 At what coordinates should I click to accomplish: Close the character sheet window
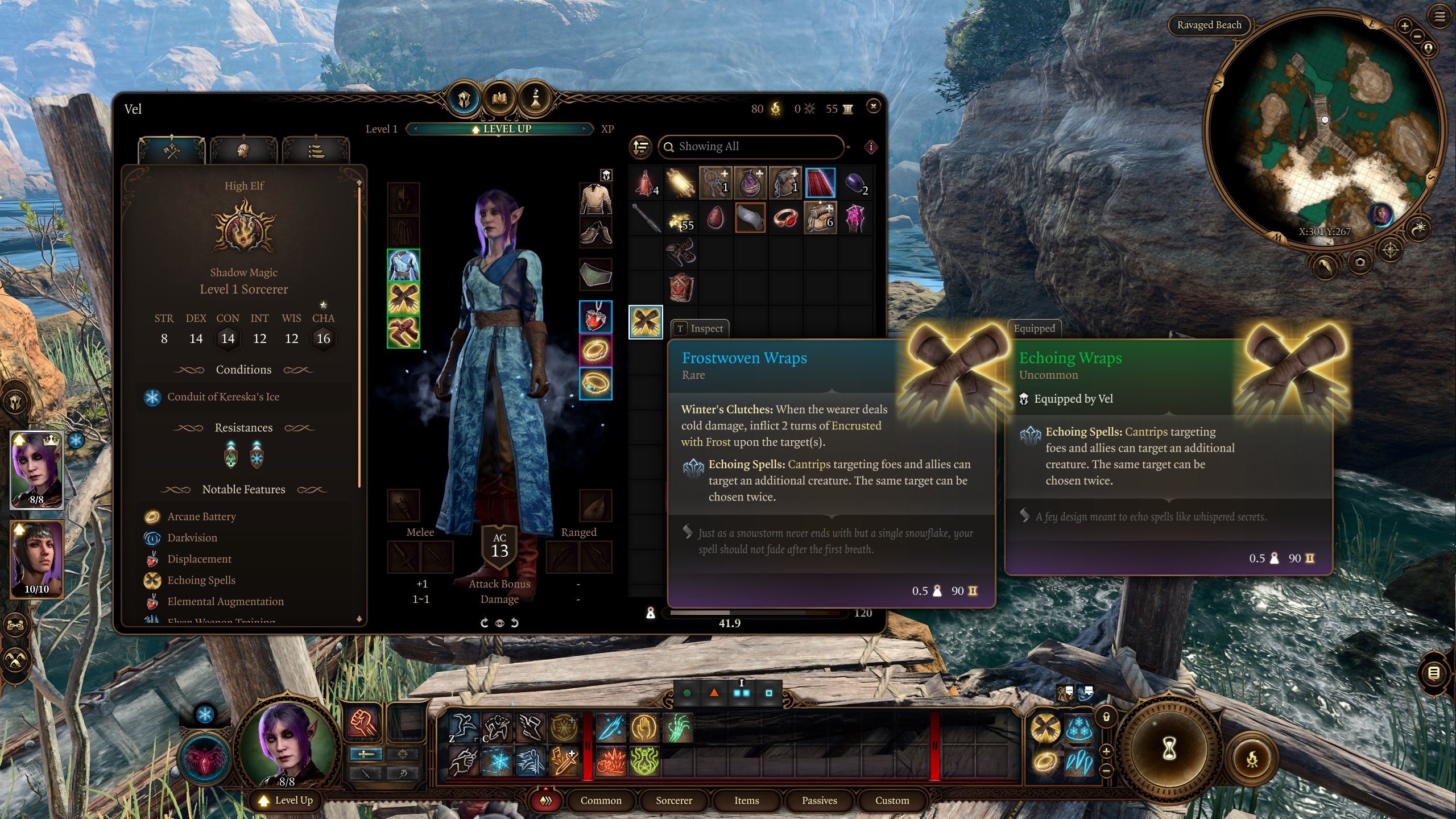point(873,106)
